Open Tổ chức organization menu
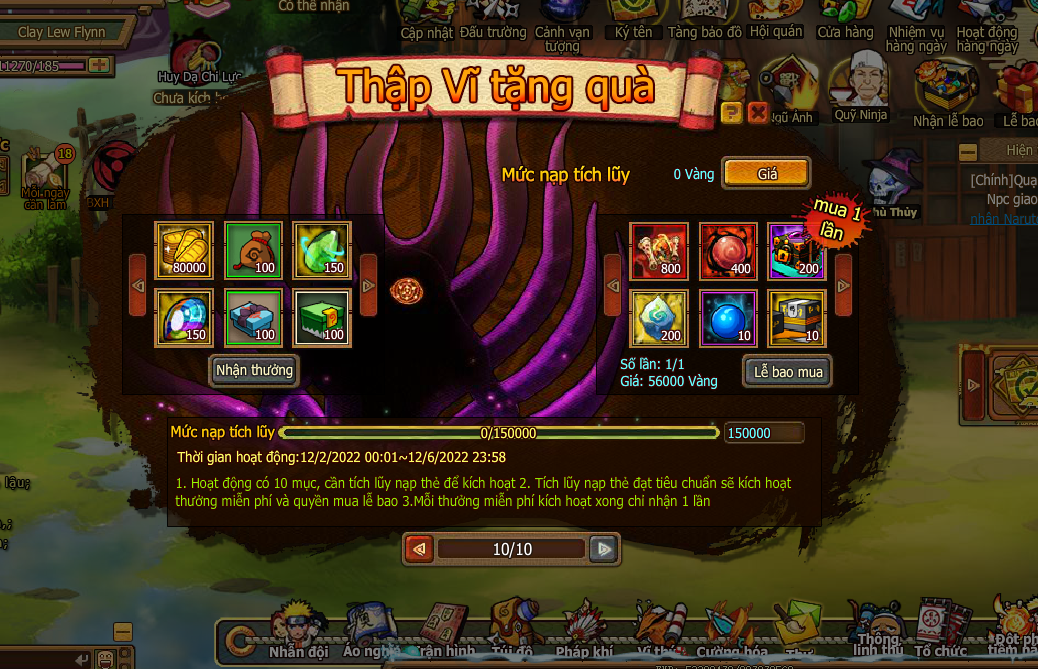The height and width of the screenshot is (669, 1038). tap(940, 630)
